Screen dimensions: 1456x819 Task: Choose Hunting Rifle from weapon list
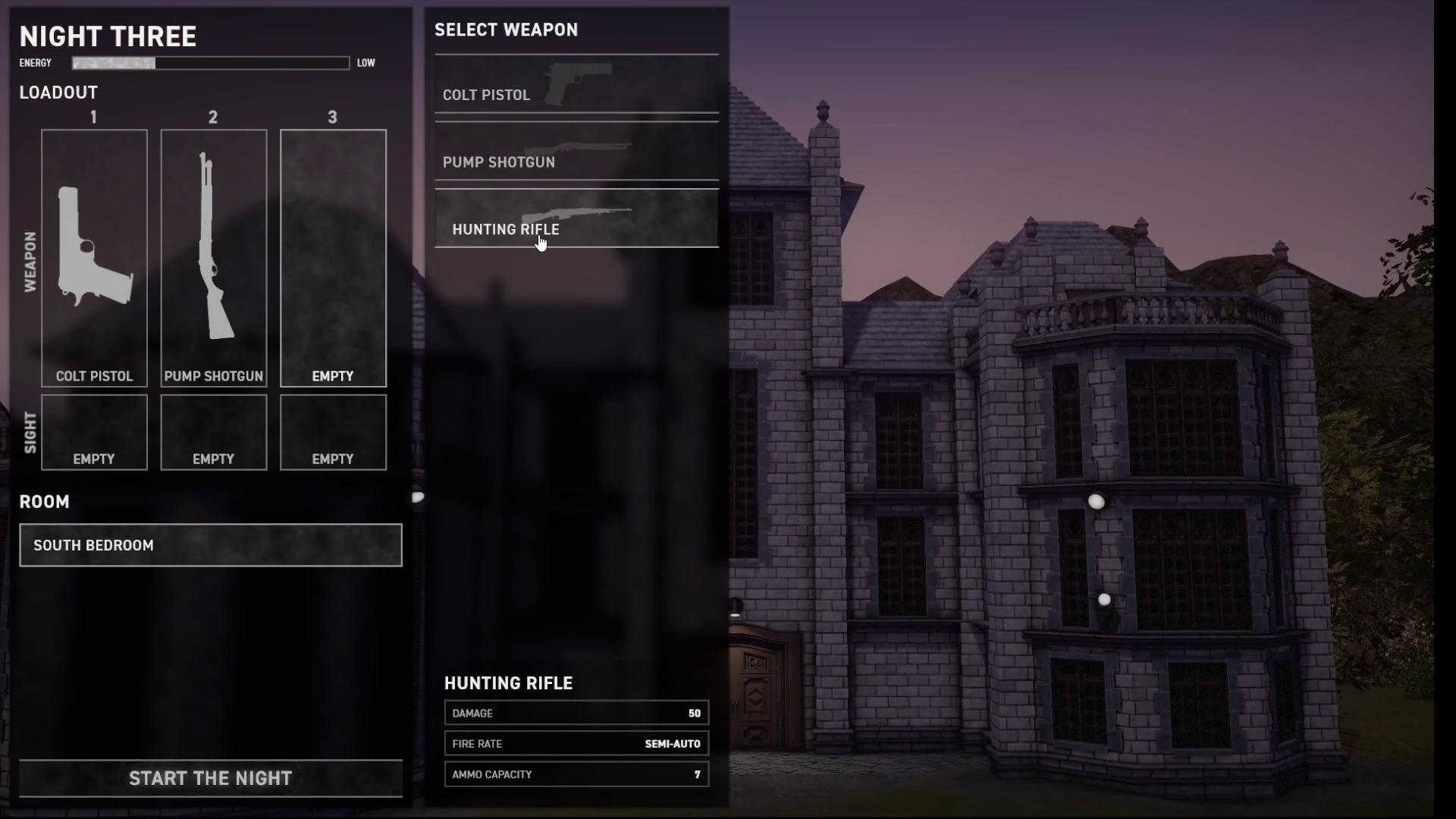pyautogui.click(x=576, y=219)
